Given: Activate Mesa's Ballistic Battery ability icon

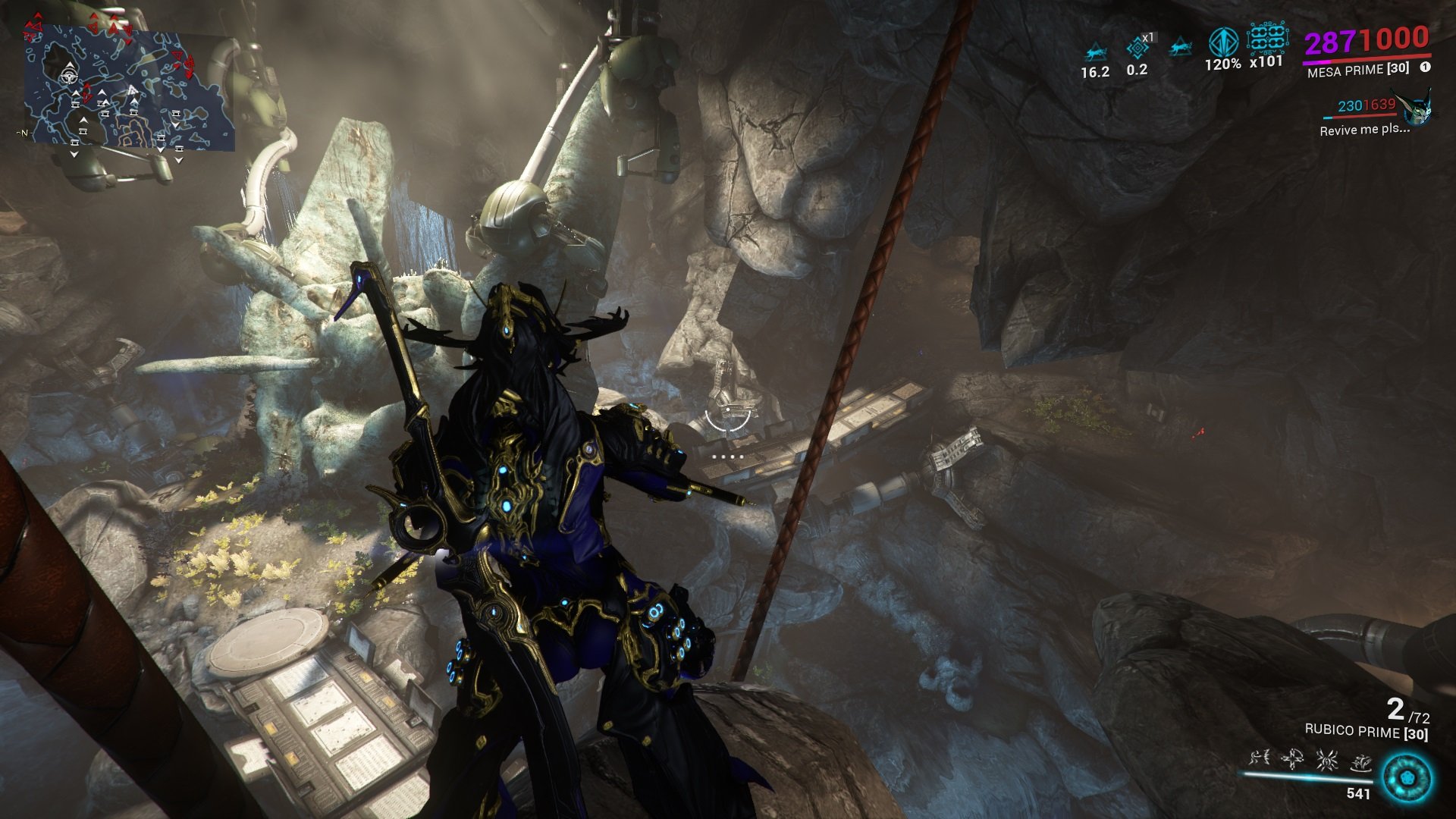Looking at the screenshot, I should click(x=1260, y=758).
